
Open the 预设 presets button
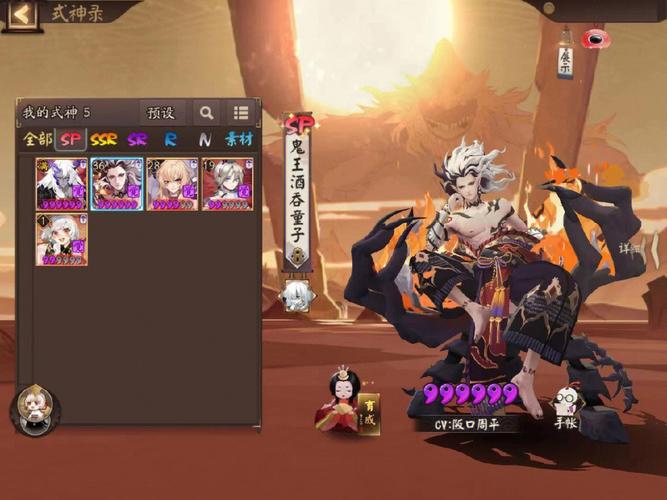(161, 113)
